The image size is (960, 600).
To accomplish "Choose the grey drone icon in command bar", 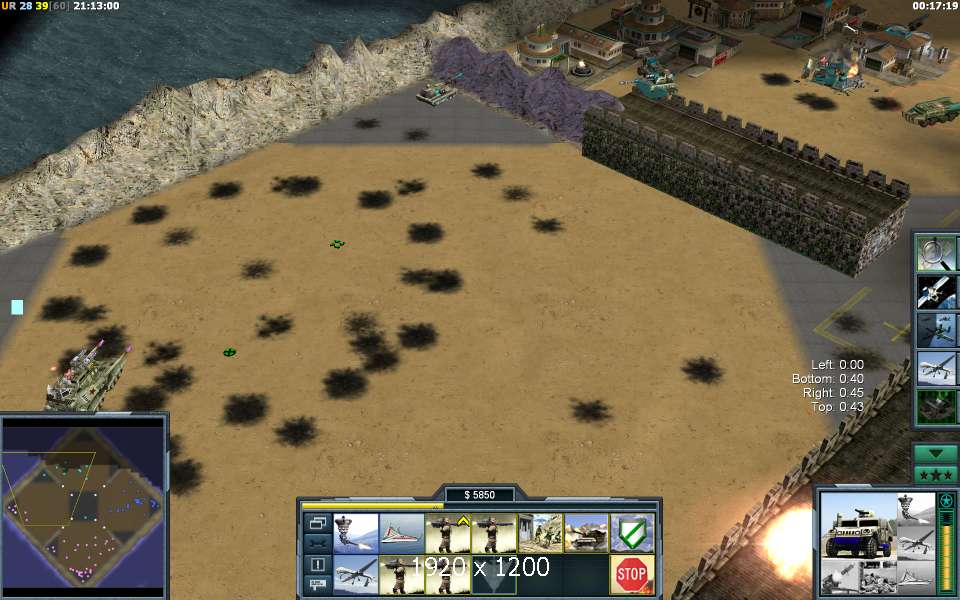I will tap(356, 574).
